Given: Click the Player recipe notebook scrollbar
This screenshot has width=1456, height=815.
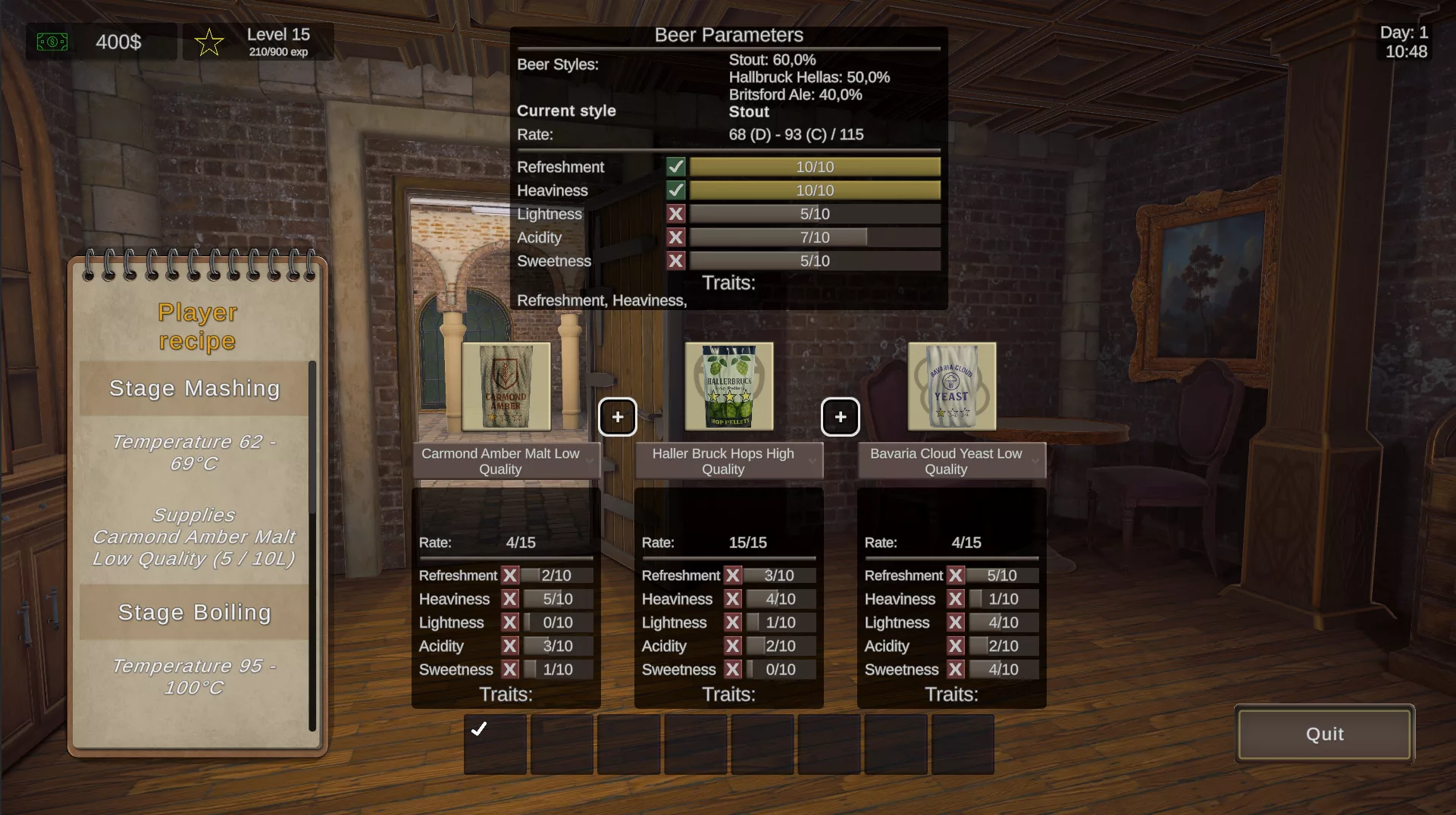Looking at the screenshot, I should click(x=312, y=546).
